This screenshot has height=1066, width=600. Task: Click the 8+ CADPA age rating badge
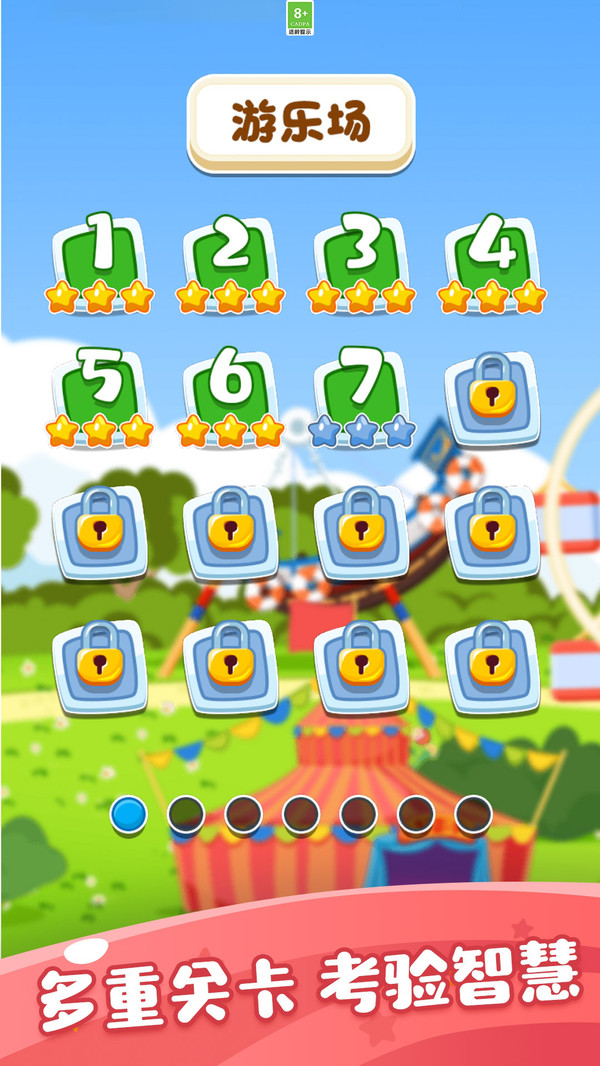pos(300,18)
